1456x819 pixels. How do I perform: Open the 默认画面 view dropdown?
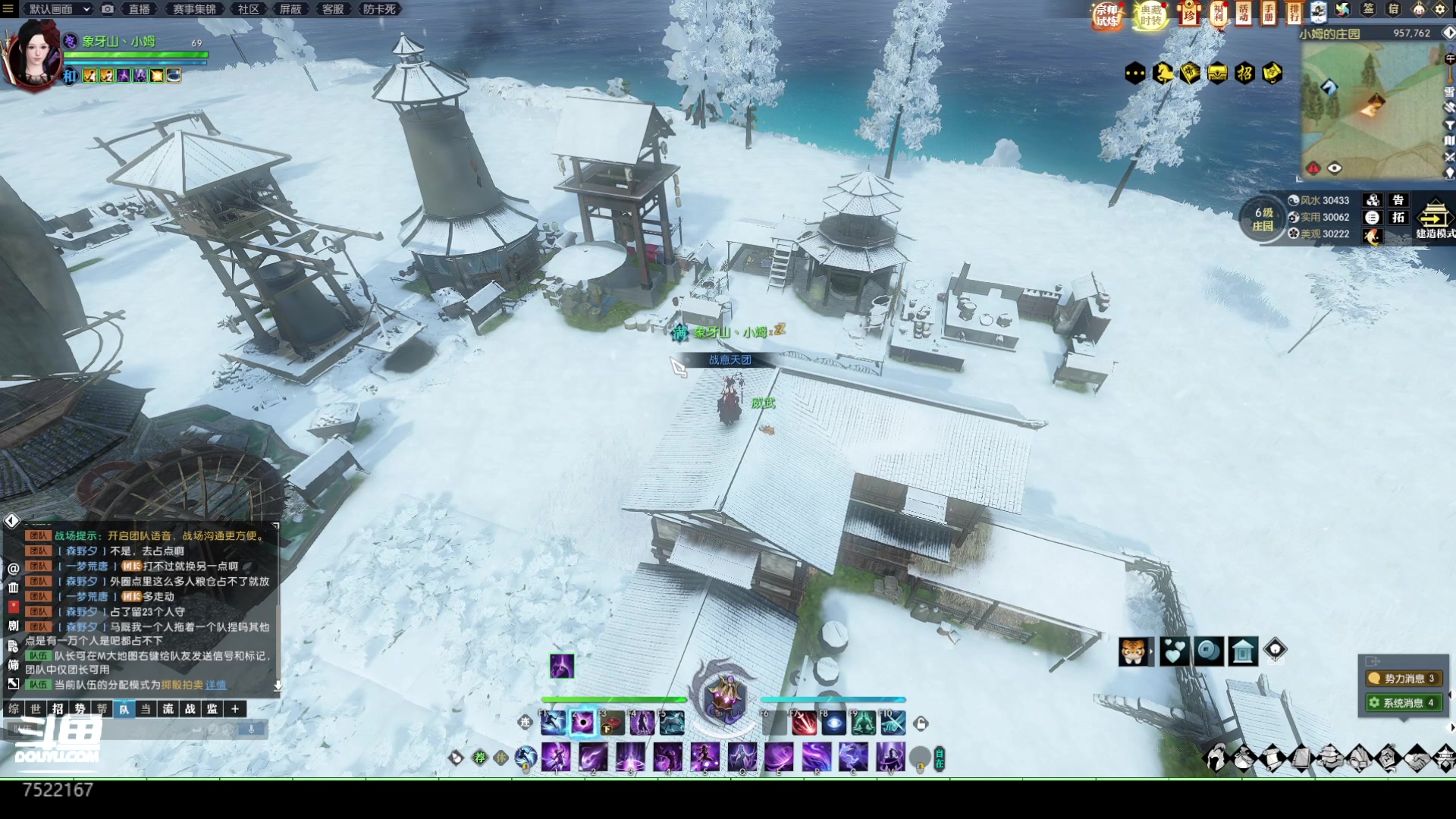click(x=58, y=9)
